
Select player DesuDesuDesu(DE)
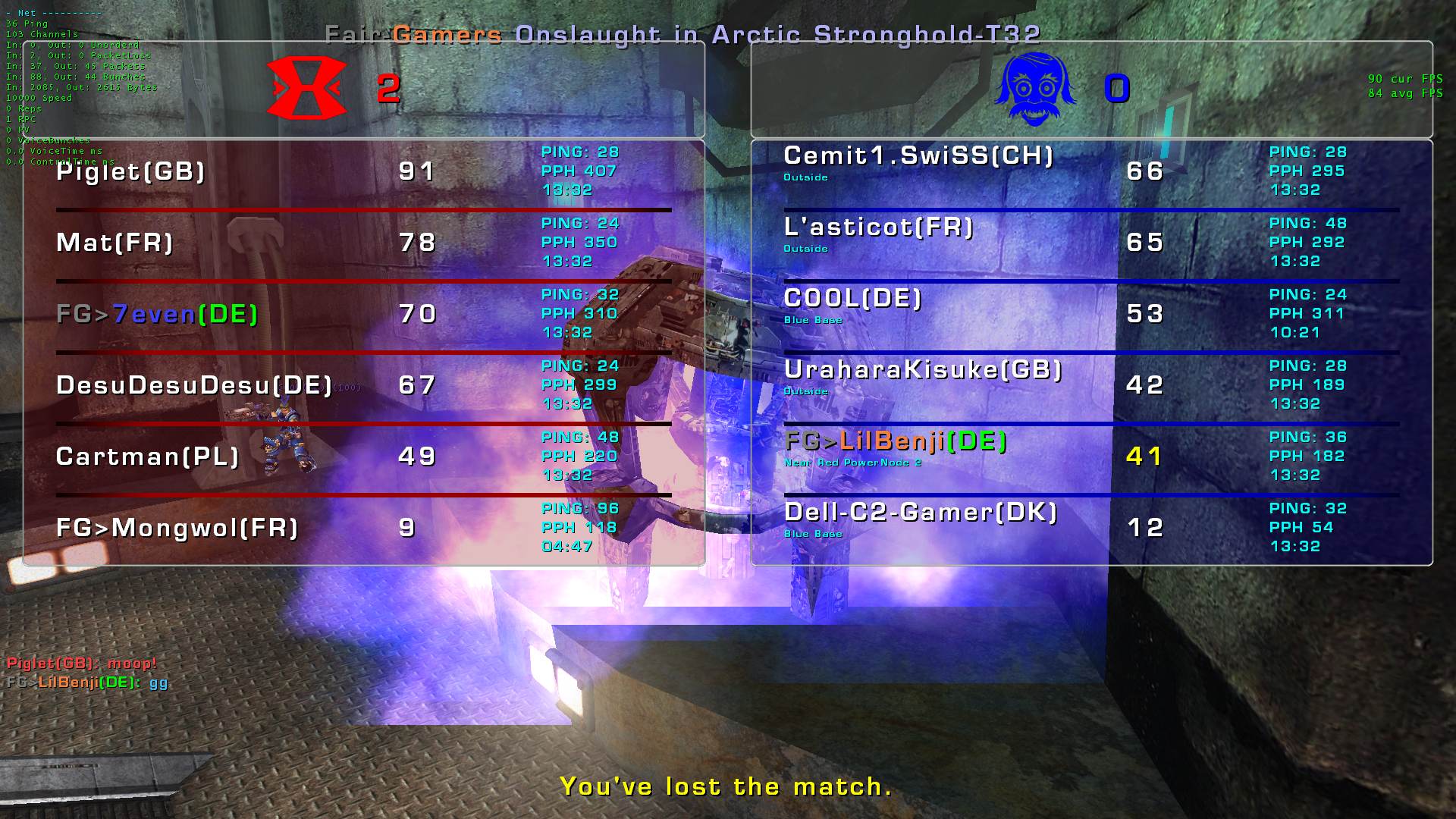(x=194, y=385)
